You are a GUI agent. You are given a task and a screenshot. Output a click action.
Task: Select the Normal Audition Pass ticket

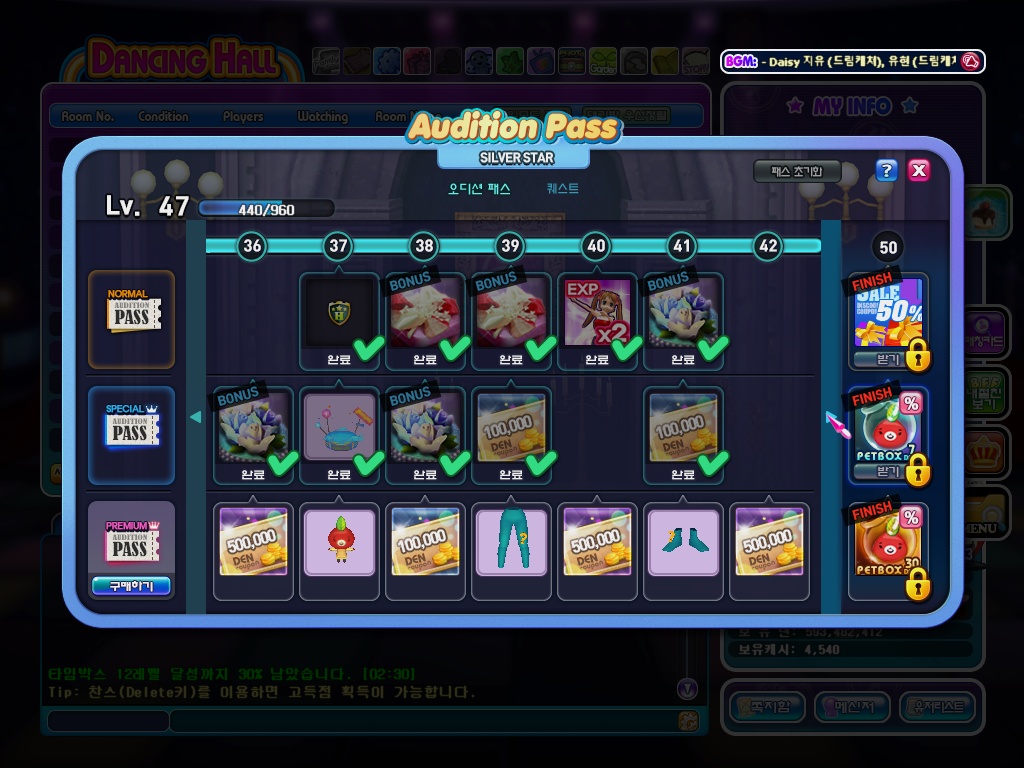(x=131, y=317)
